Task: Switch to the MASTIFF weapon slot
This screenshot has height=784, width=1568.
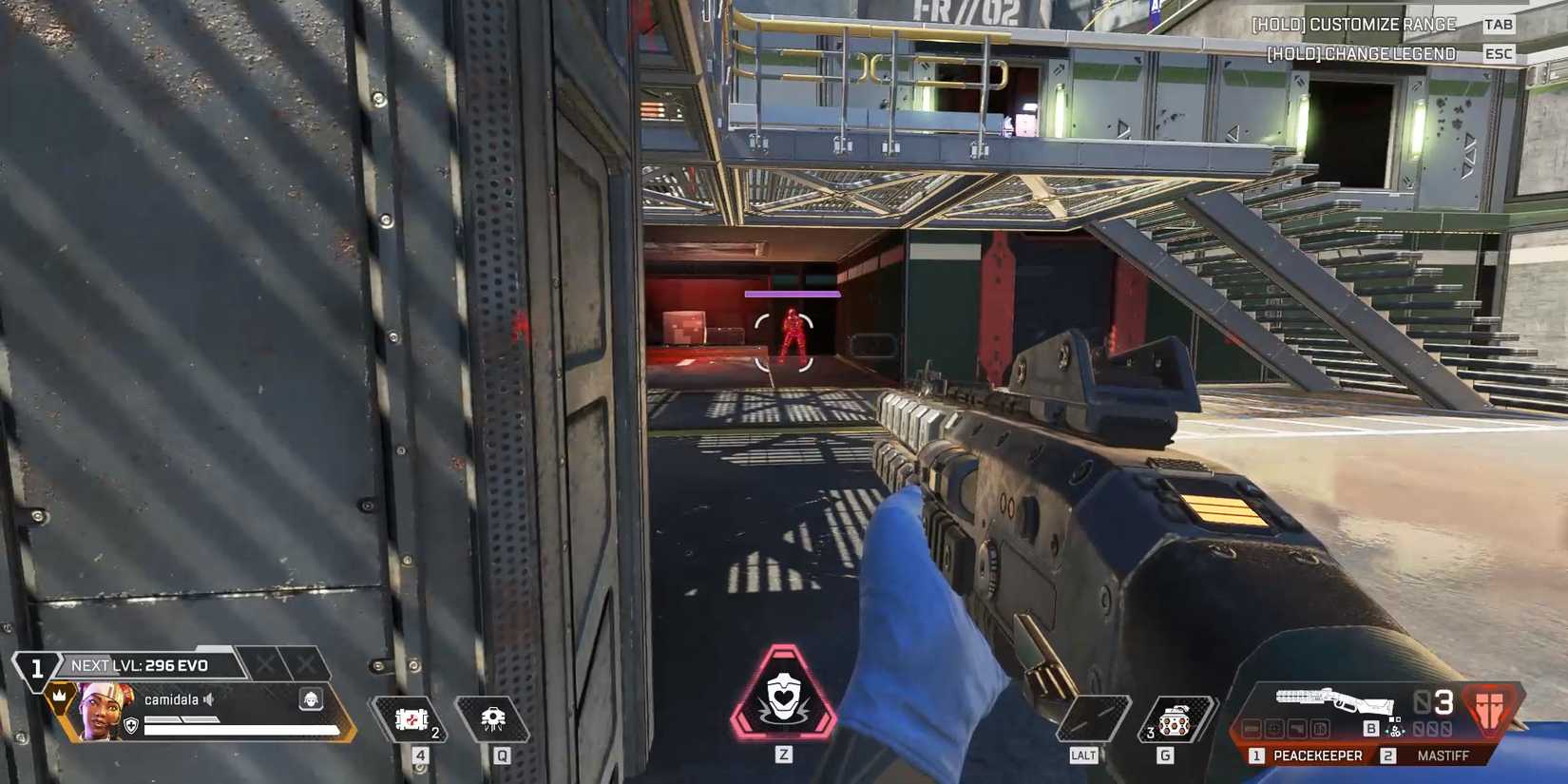Action: pos(1442,754)
